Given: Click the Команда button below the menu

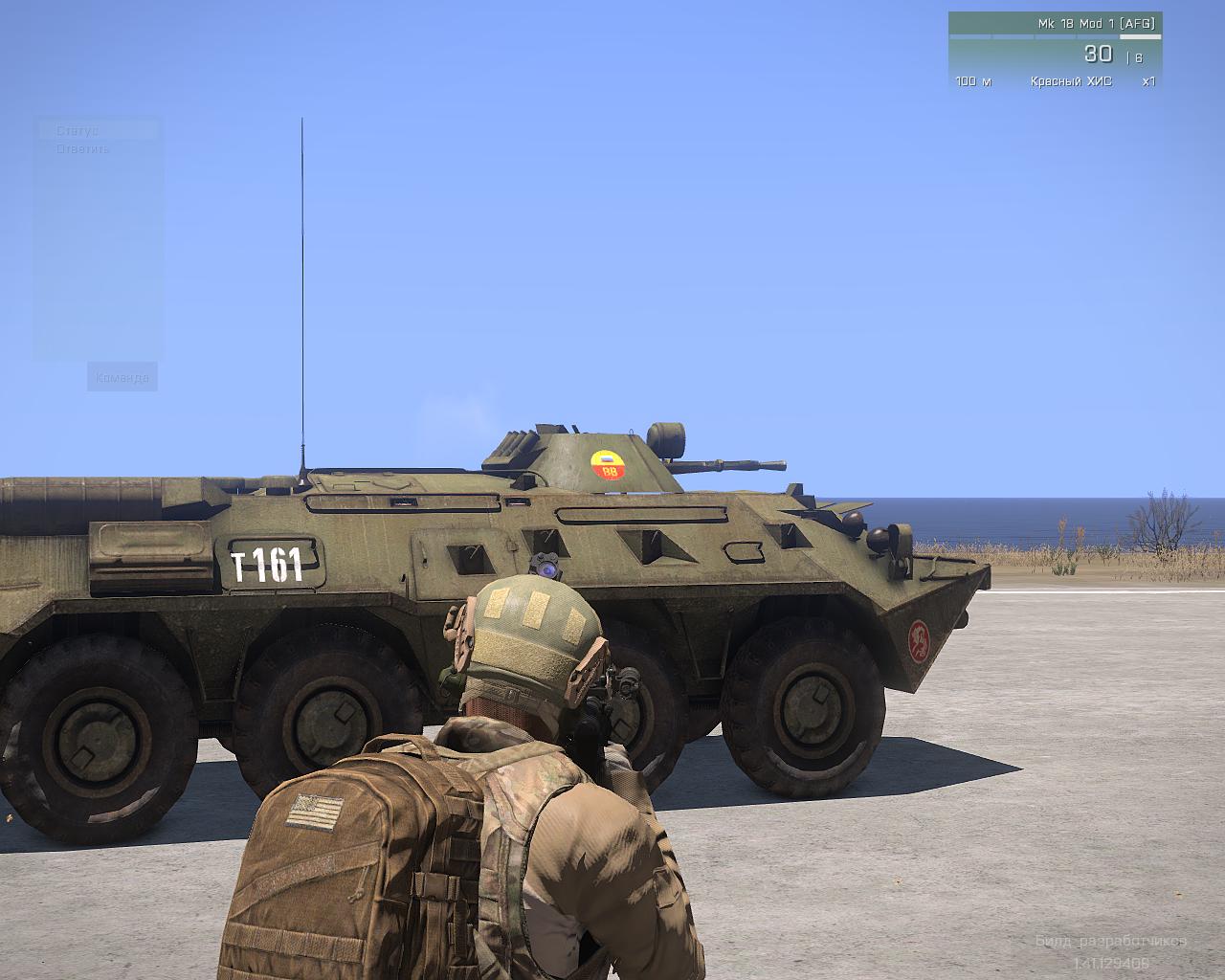Looking at the screenshot, I should (122, 377).
